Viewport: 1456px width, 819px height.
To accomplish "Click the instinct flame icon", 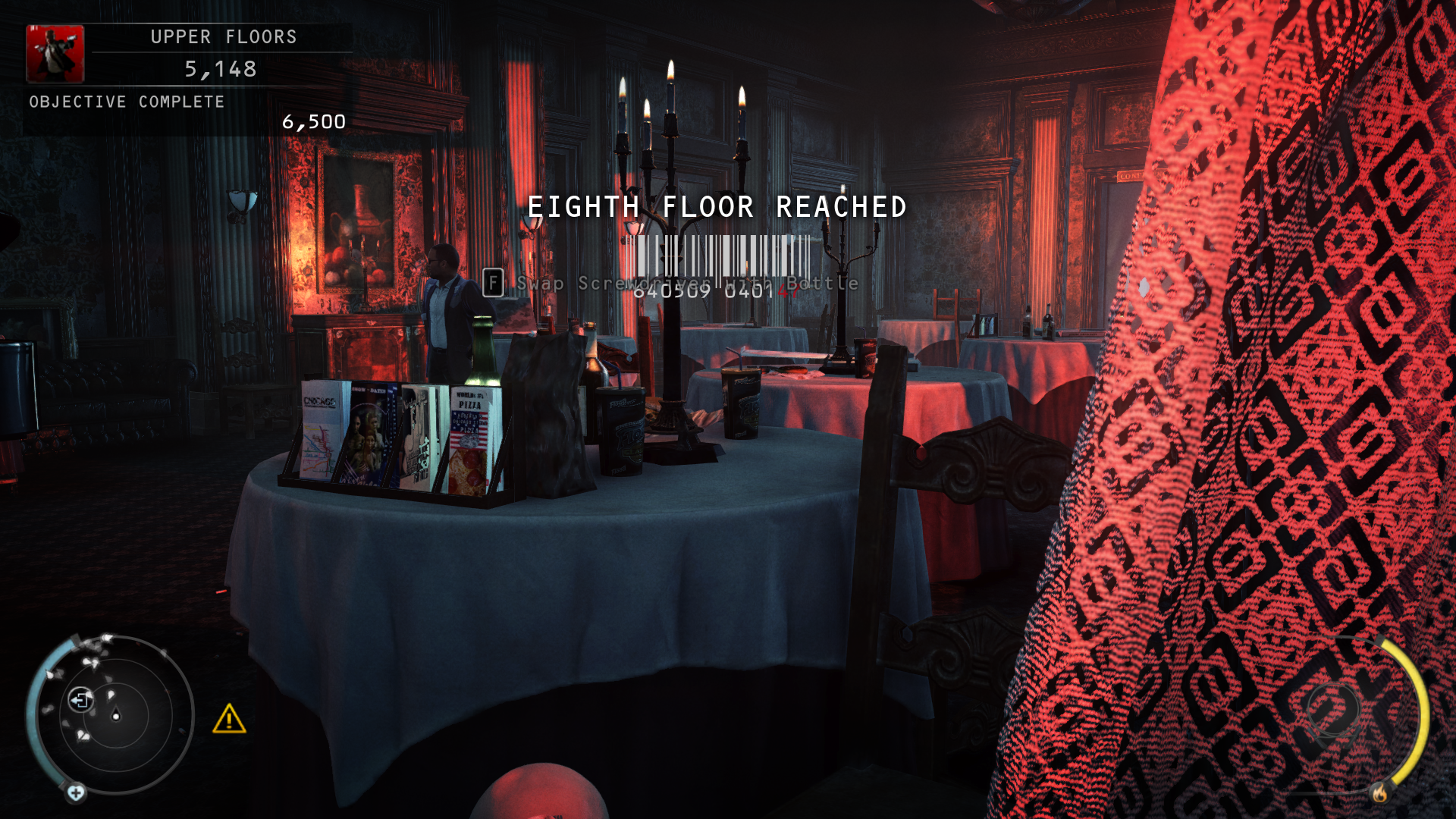I will (x=1379, y=793).
